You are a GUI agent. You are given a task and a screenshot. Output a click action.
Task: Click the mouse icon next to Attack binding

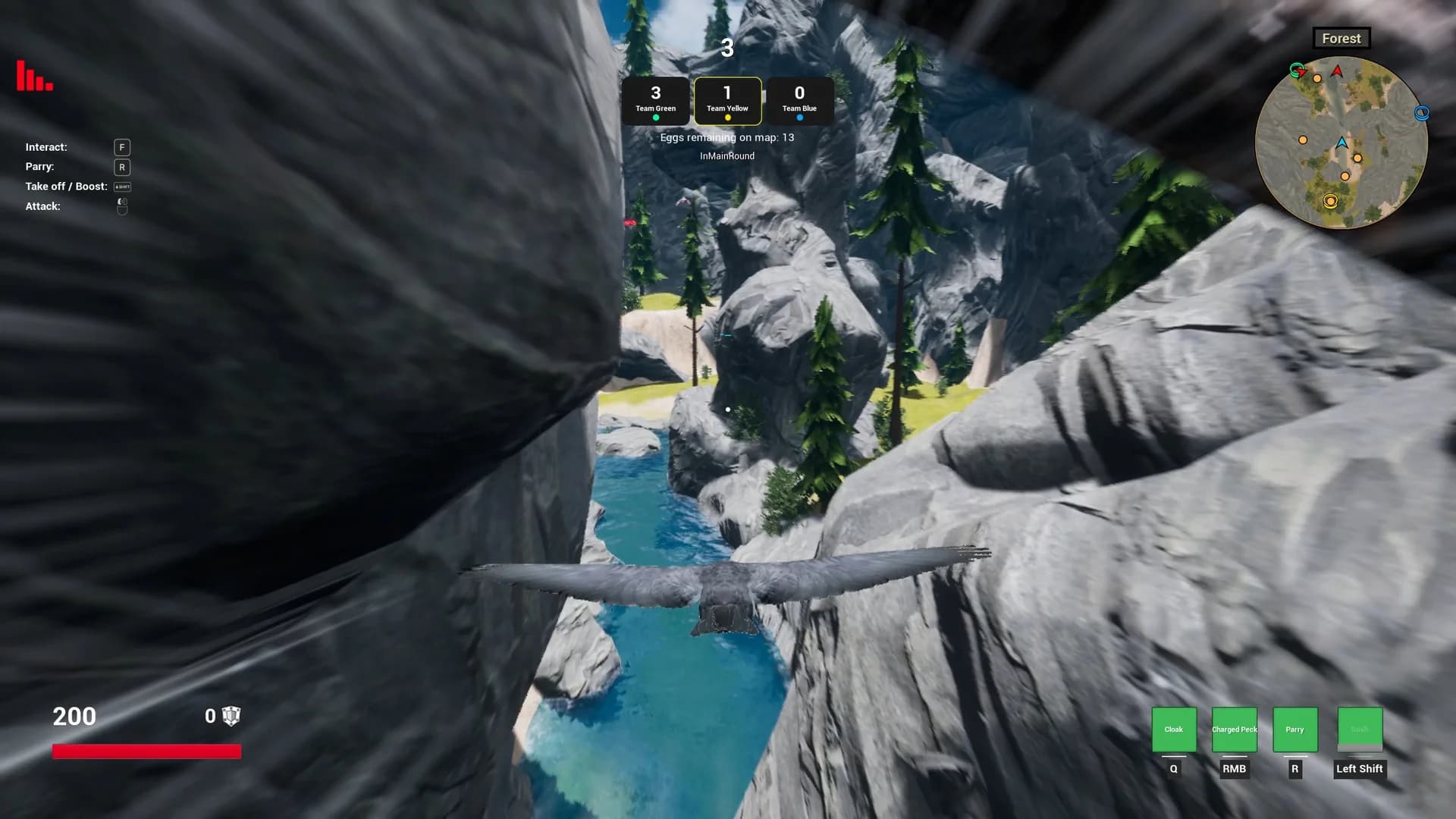(121, 206)
